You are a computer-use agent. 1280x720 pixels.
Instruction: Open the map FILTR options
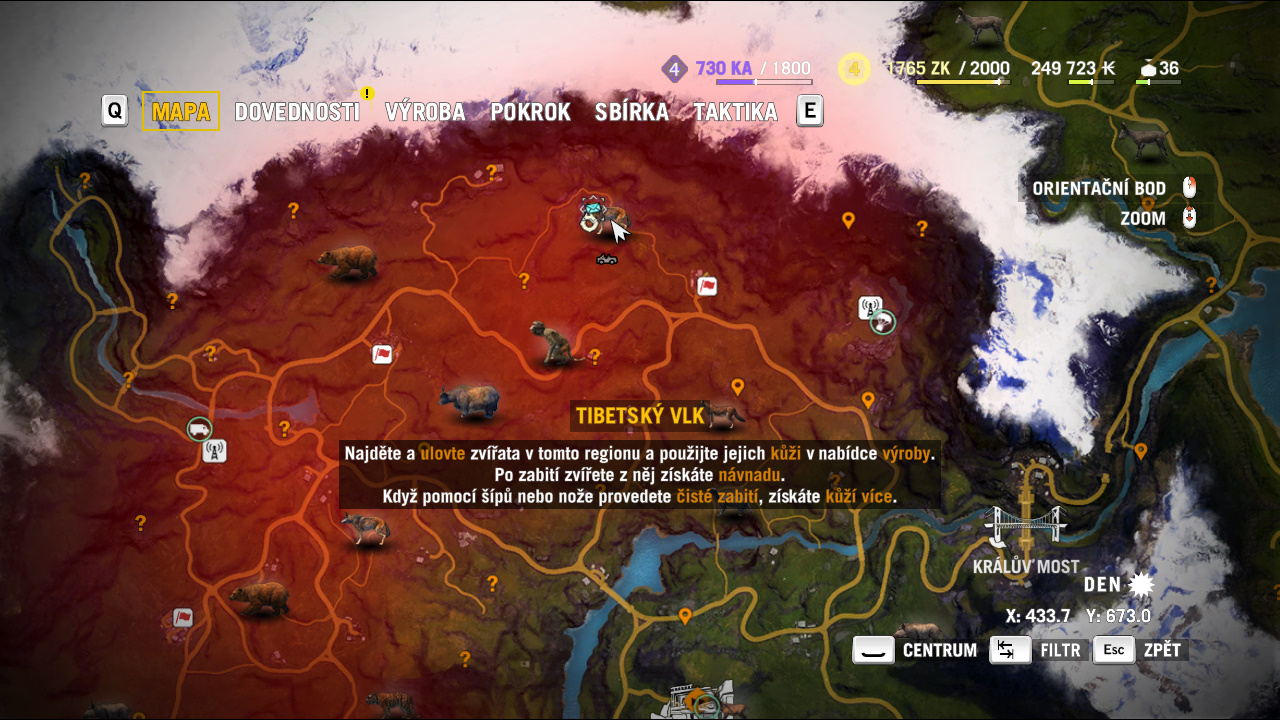[1040, 650]
